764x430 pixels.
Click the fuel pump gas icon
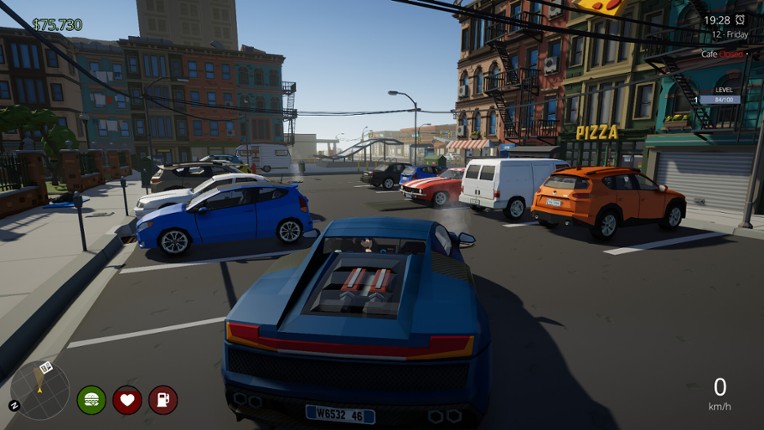tap(163, 400)
